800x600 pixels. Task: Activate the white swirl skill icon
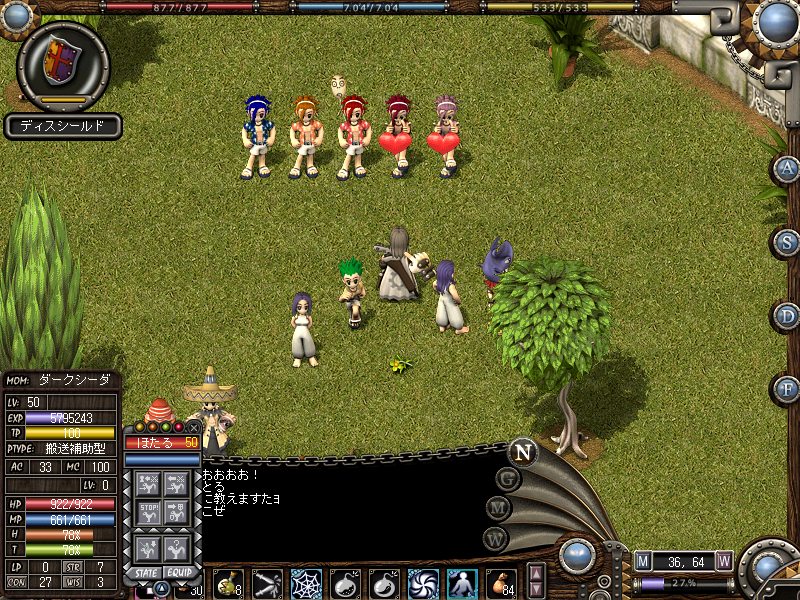click(423, 582)
